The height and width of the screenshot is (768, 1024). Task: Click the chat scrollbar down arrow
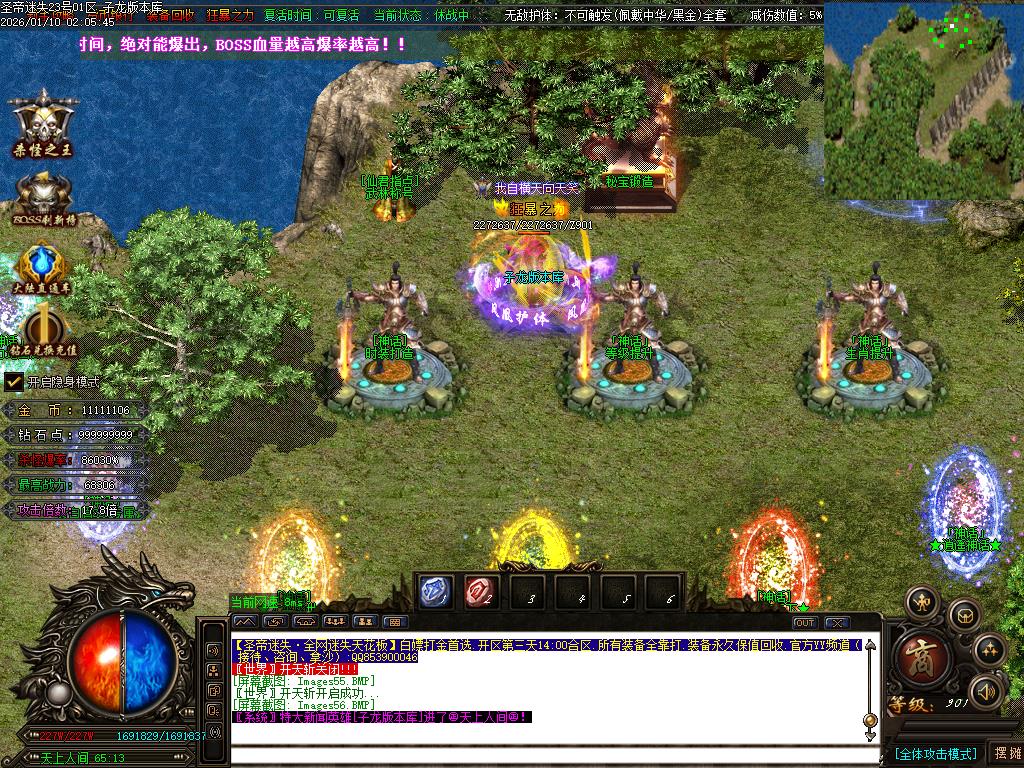point(870,735)
